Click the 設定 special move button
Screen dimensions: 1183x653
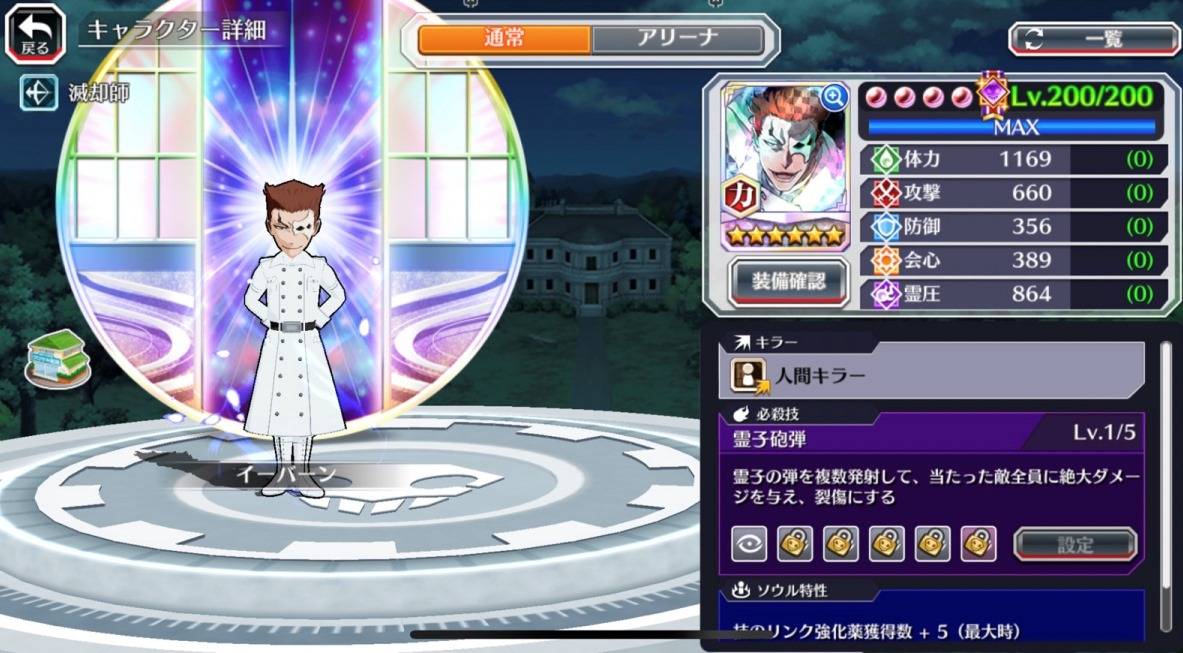click(1075, 545)
